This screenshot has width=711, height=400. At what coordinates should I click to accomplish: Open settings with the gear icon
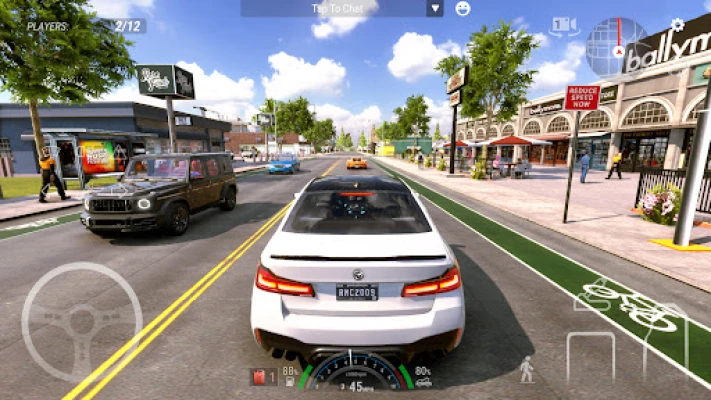click(x=677, y=24)
